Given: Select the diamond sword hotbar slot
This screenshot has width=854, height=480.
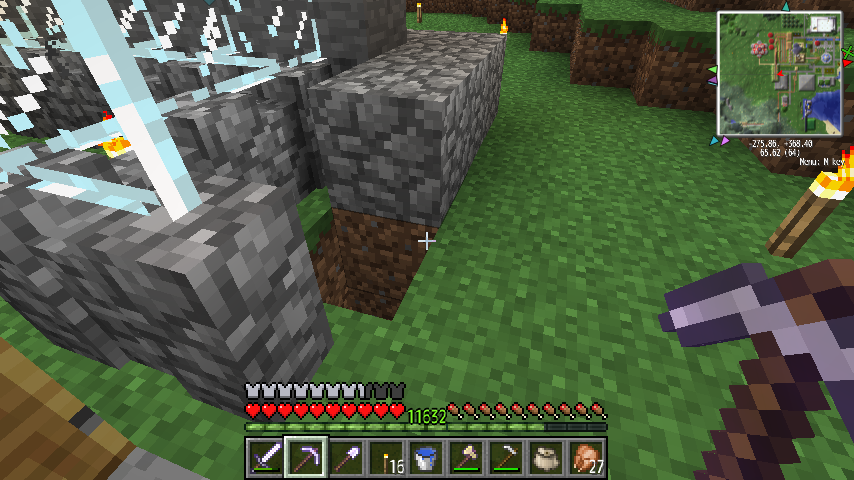Looking at the screenshot, I should coord(265,458).
